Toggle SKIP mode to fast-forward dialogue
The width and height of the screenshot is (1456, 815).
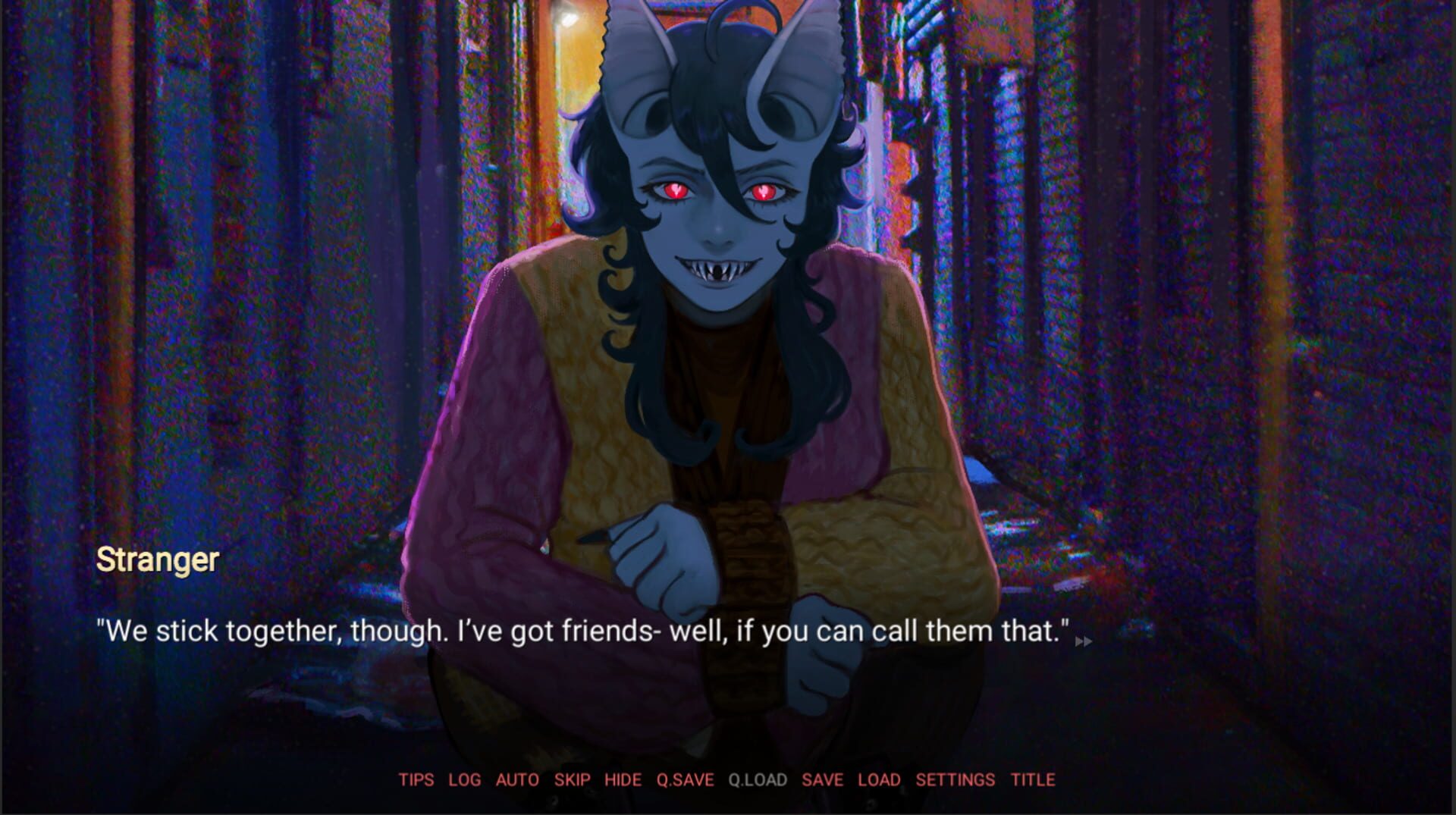(573, 779)
